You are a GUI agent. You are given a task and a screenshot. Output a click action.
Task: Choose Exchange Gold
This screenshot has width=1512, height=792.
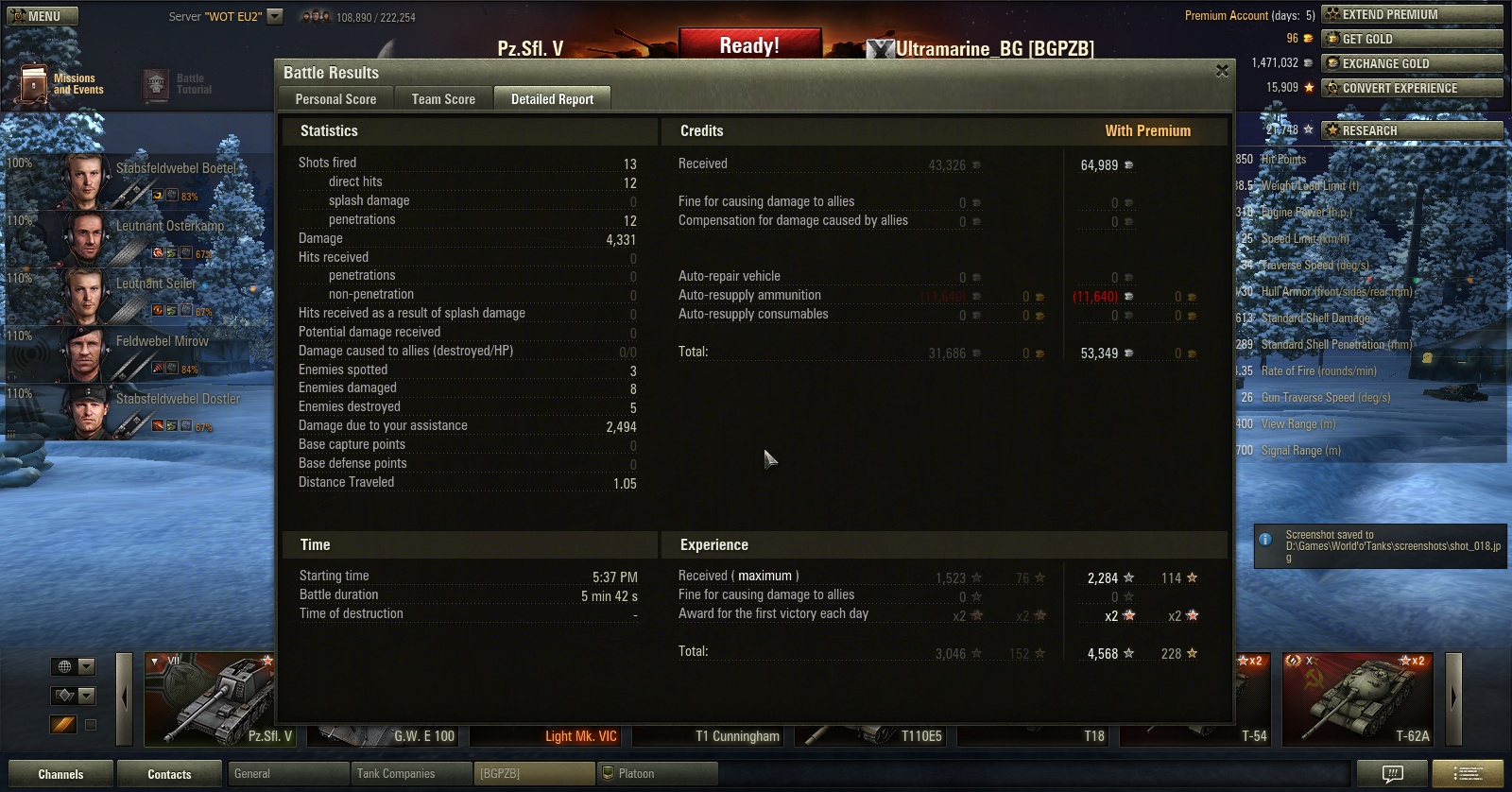1412,63
